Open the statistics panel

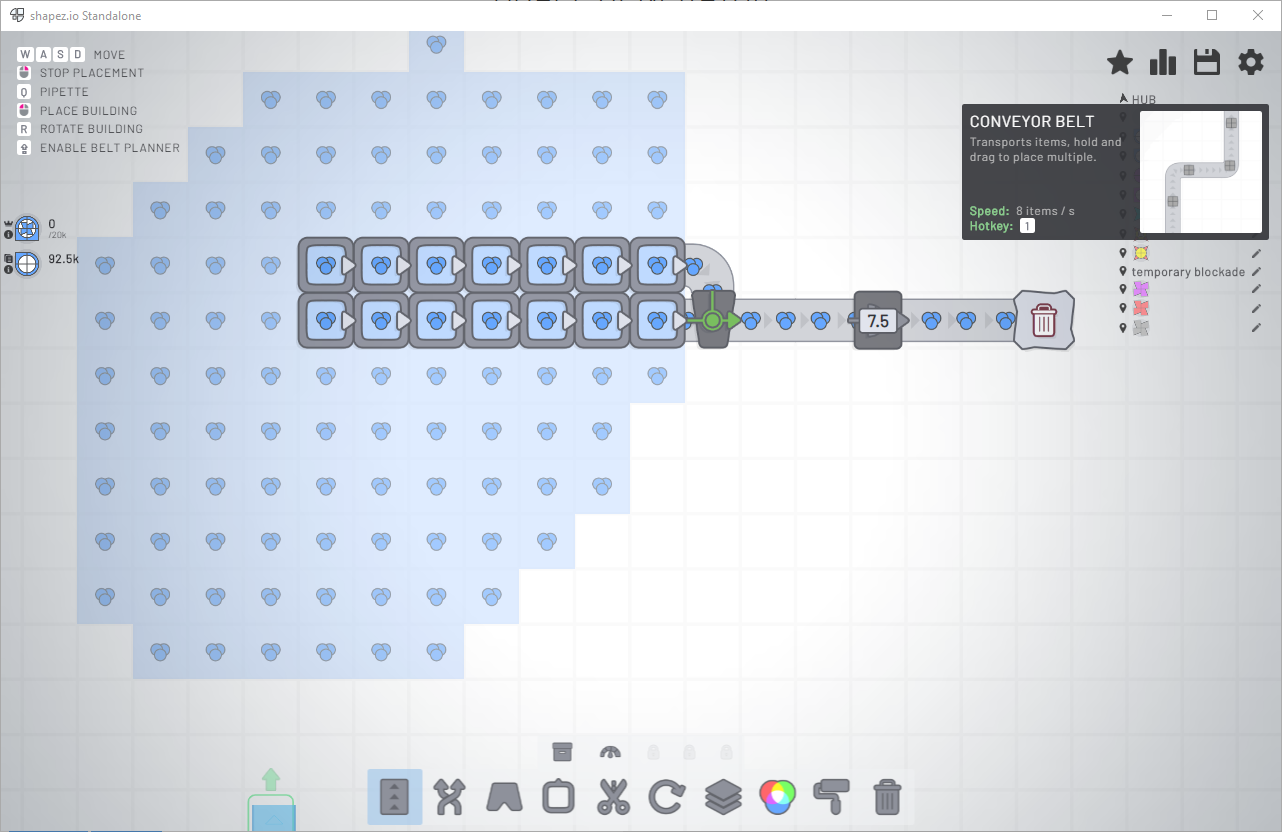1163,61
